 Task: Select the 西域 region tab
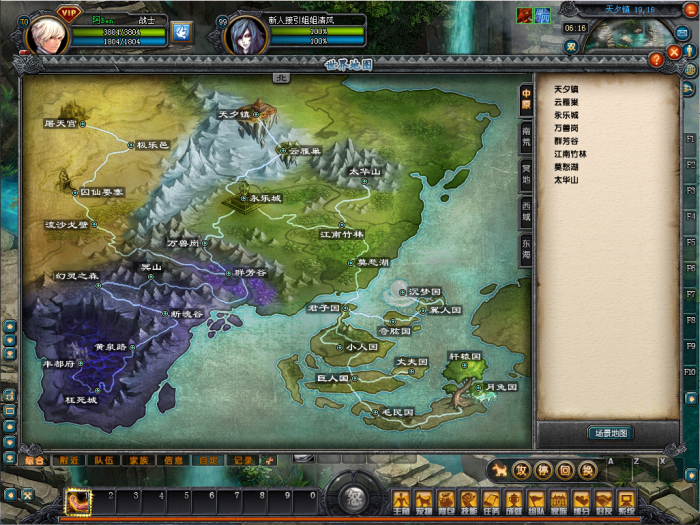(x=526, y=209)
